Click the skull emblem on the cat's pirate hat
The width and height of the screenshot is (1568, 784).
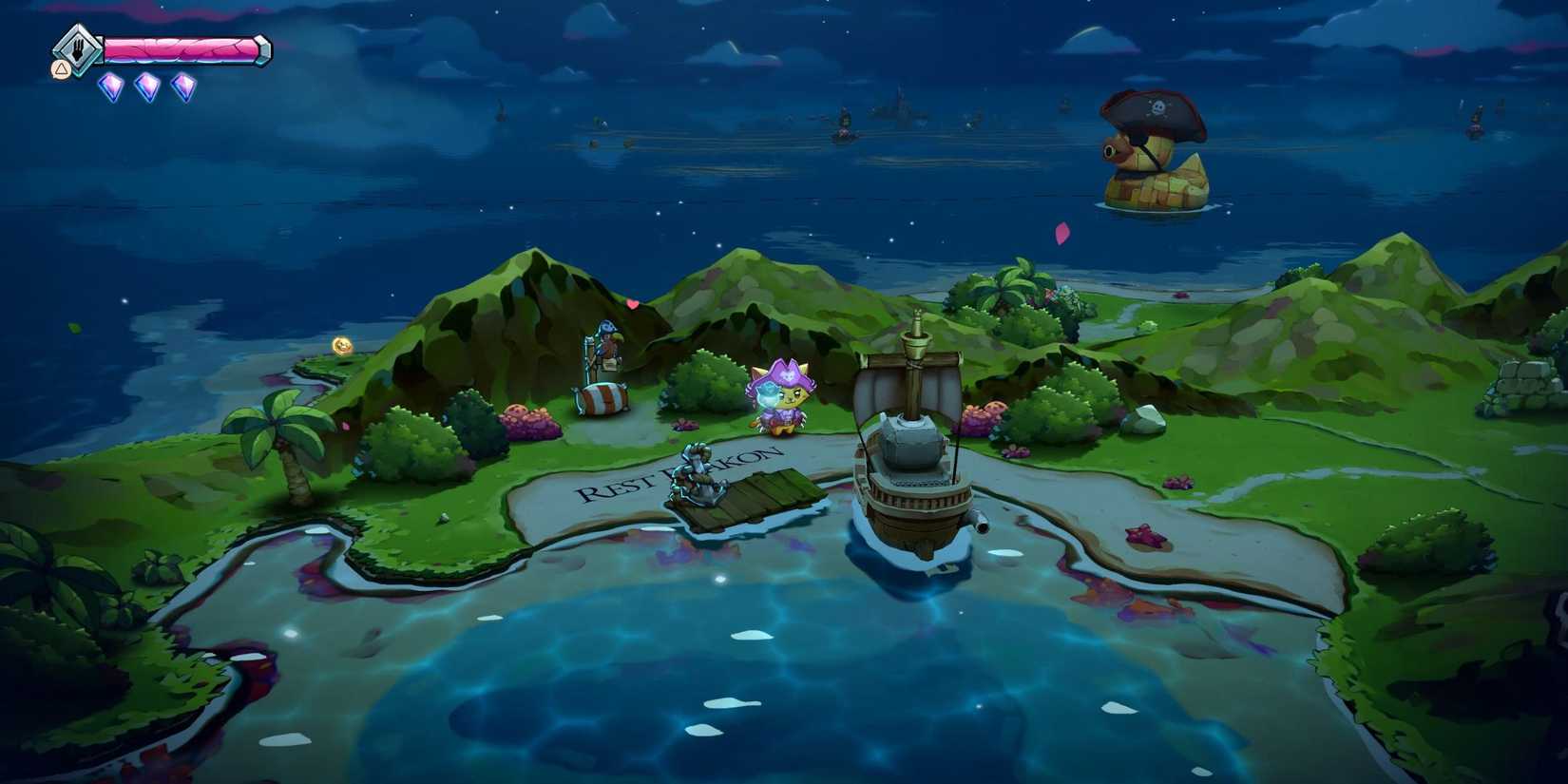pyautogui.click(x=788, y=374)
